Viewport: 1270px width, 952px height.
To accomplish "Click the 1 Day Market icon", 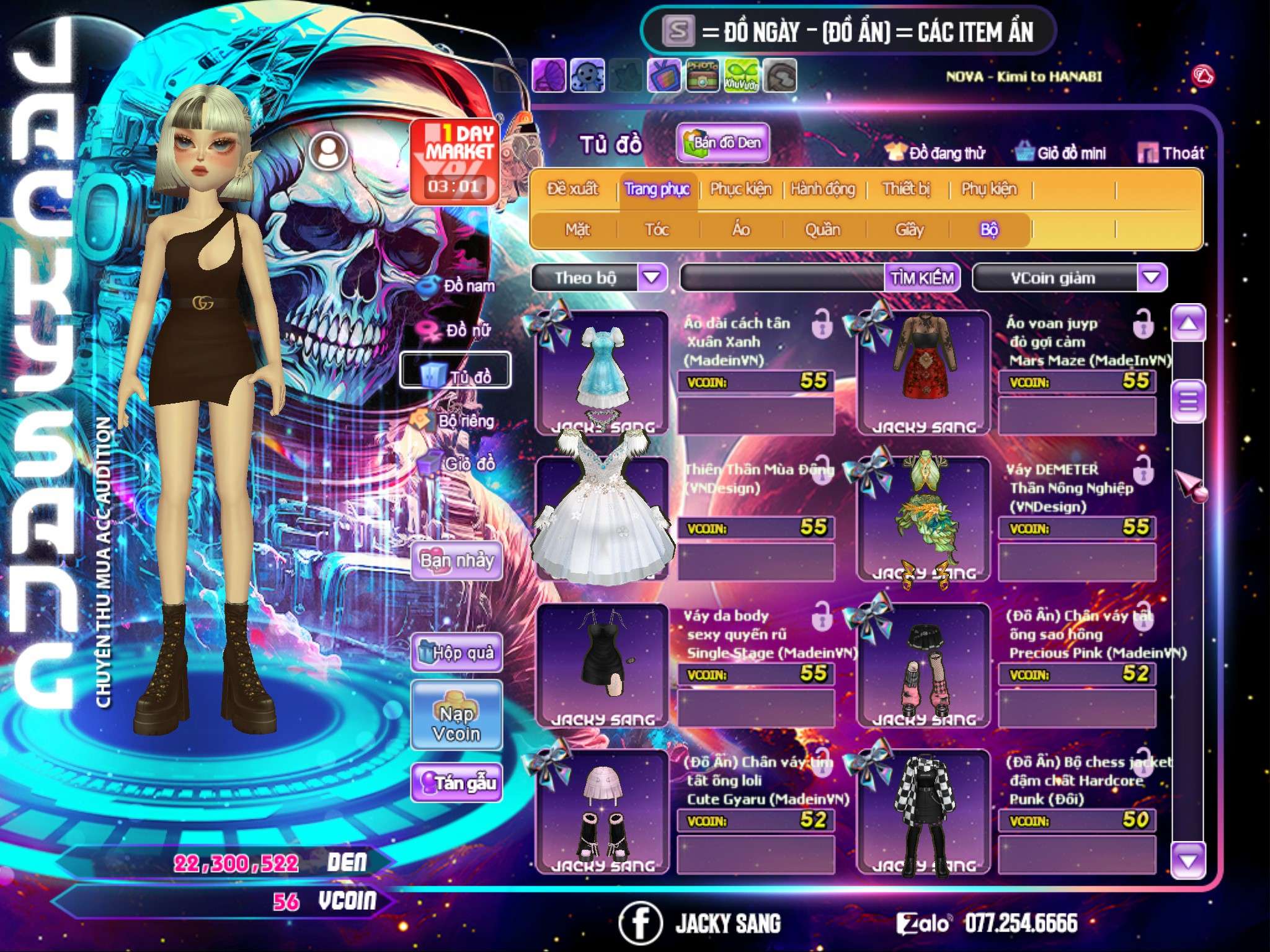I will point(455,161).
